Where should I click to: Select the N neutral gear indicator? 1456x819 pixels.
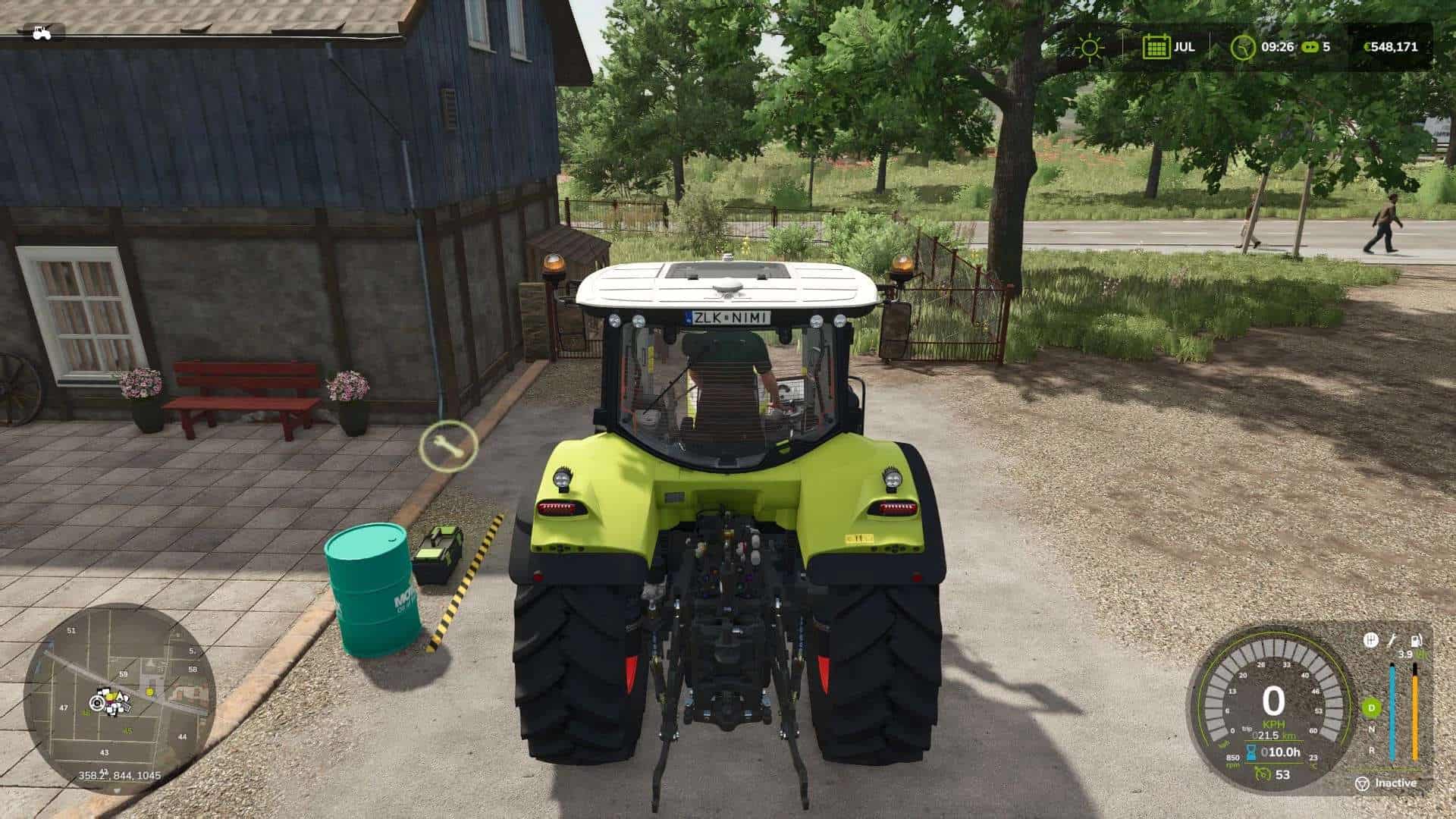click(x=1370, y=729)
